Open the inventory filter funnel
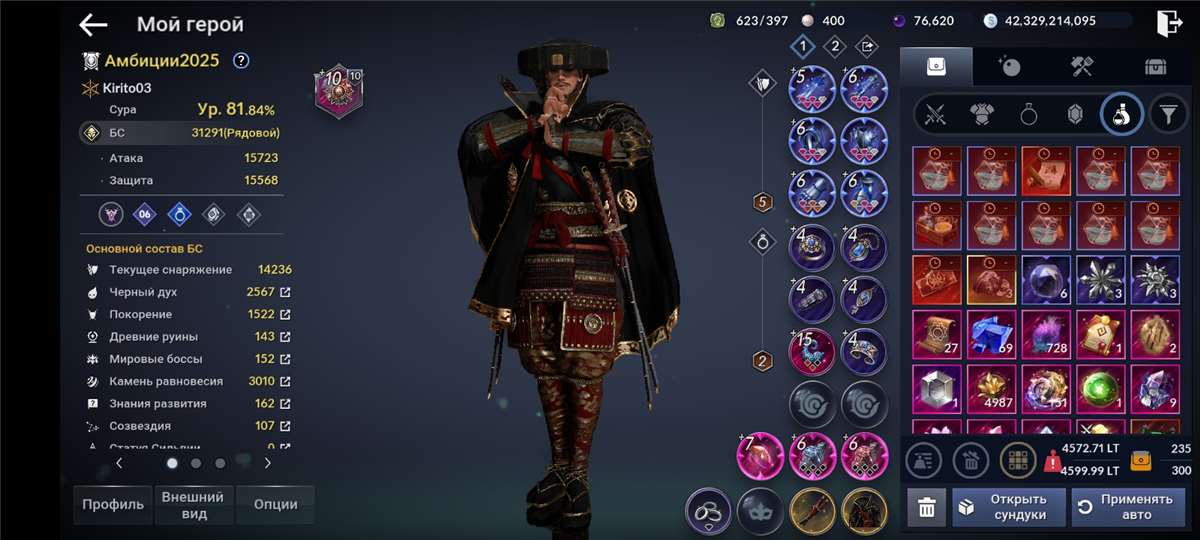Viewport: 1200px width, 540px height. click(1167, 115)
